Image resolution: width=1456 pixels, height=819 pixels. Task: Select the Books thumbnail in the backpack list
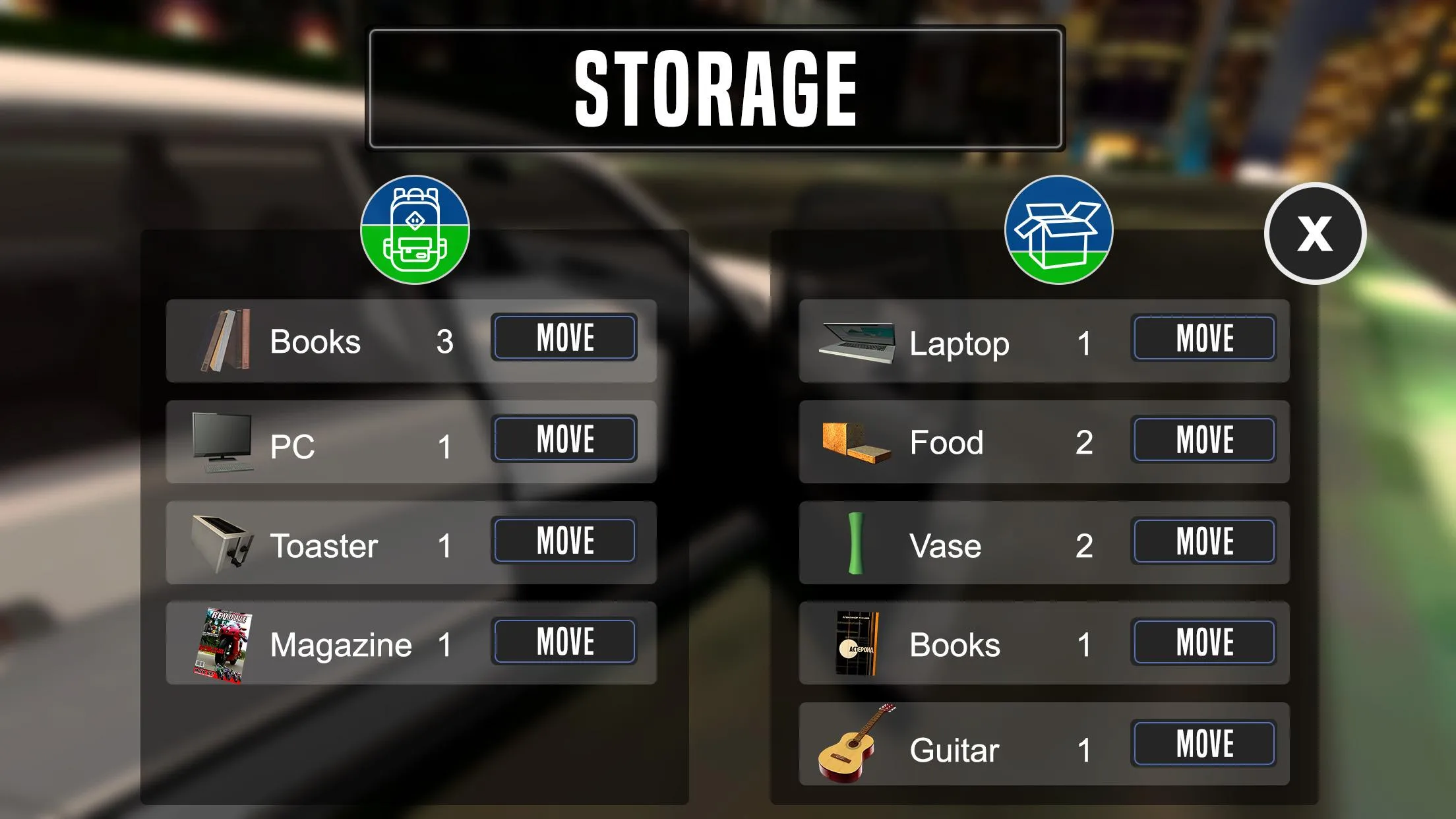[225, 340]
